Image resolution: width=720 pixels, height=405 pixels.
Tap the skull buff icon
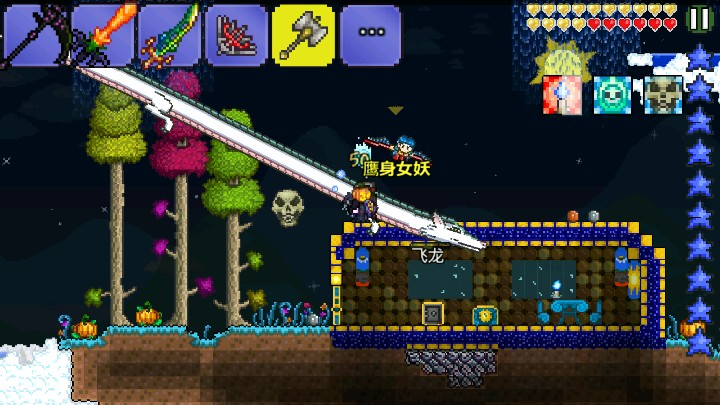pos(662,94)
